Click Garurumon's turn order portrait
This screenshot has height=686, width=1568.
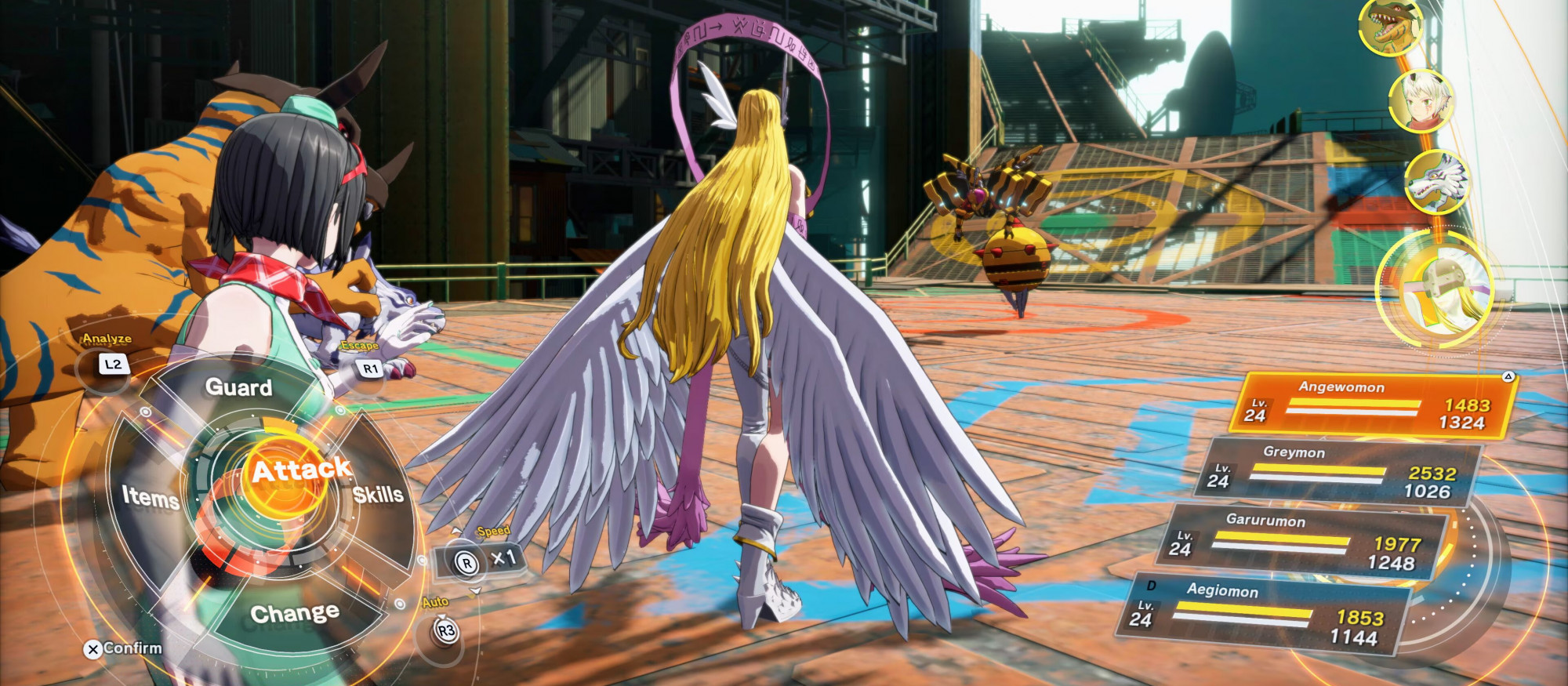[1436, 182]
